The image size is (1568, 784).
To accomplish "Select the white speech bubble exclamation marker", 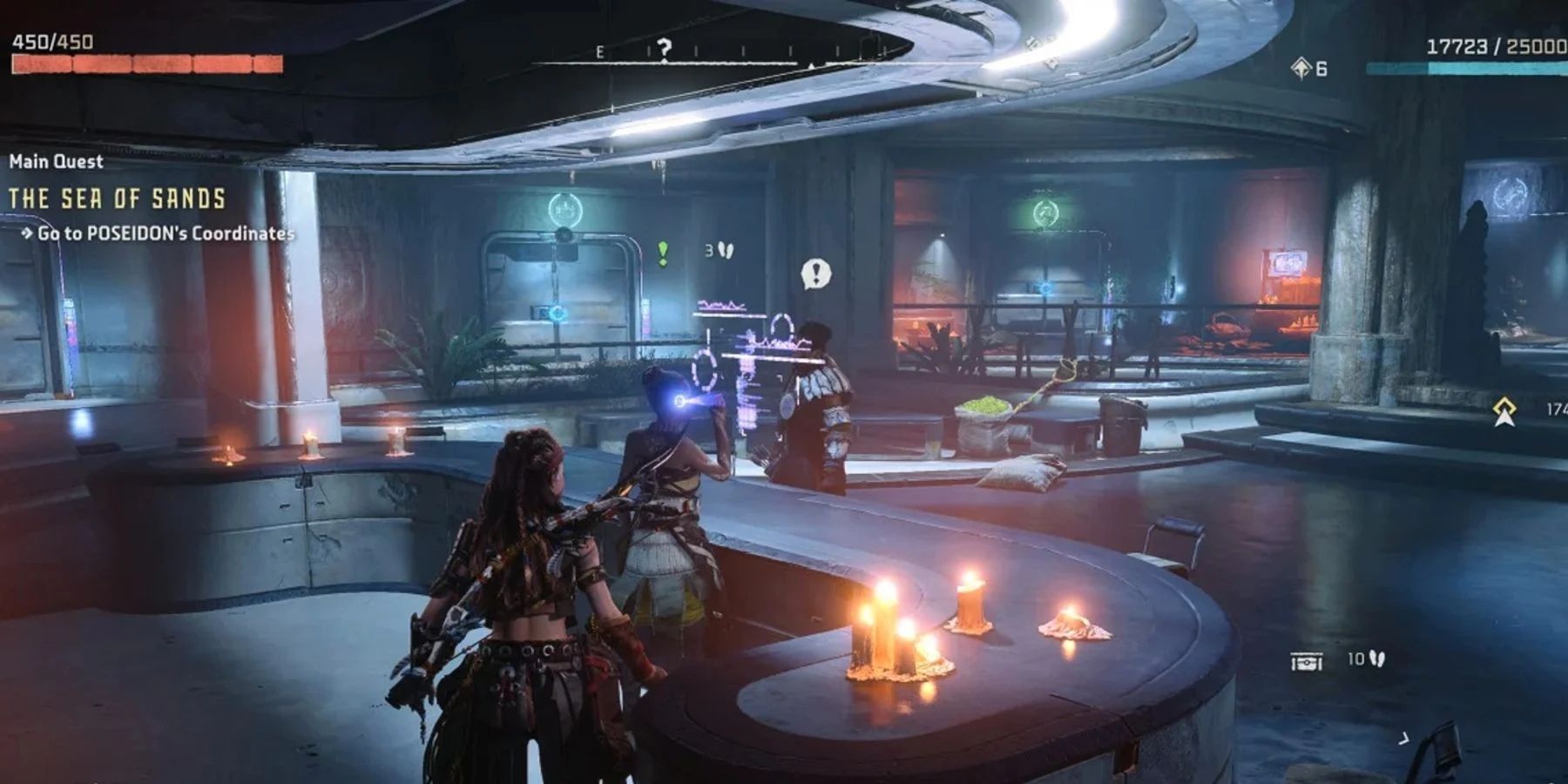I will pos(815,274).
